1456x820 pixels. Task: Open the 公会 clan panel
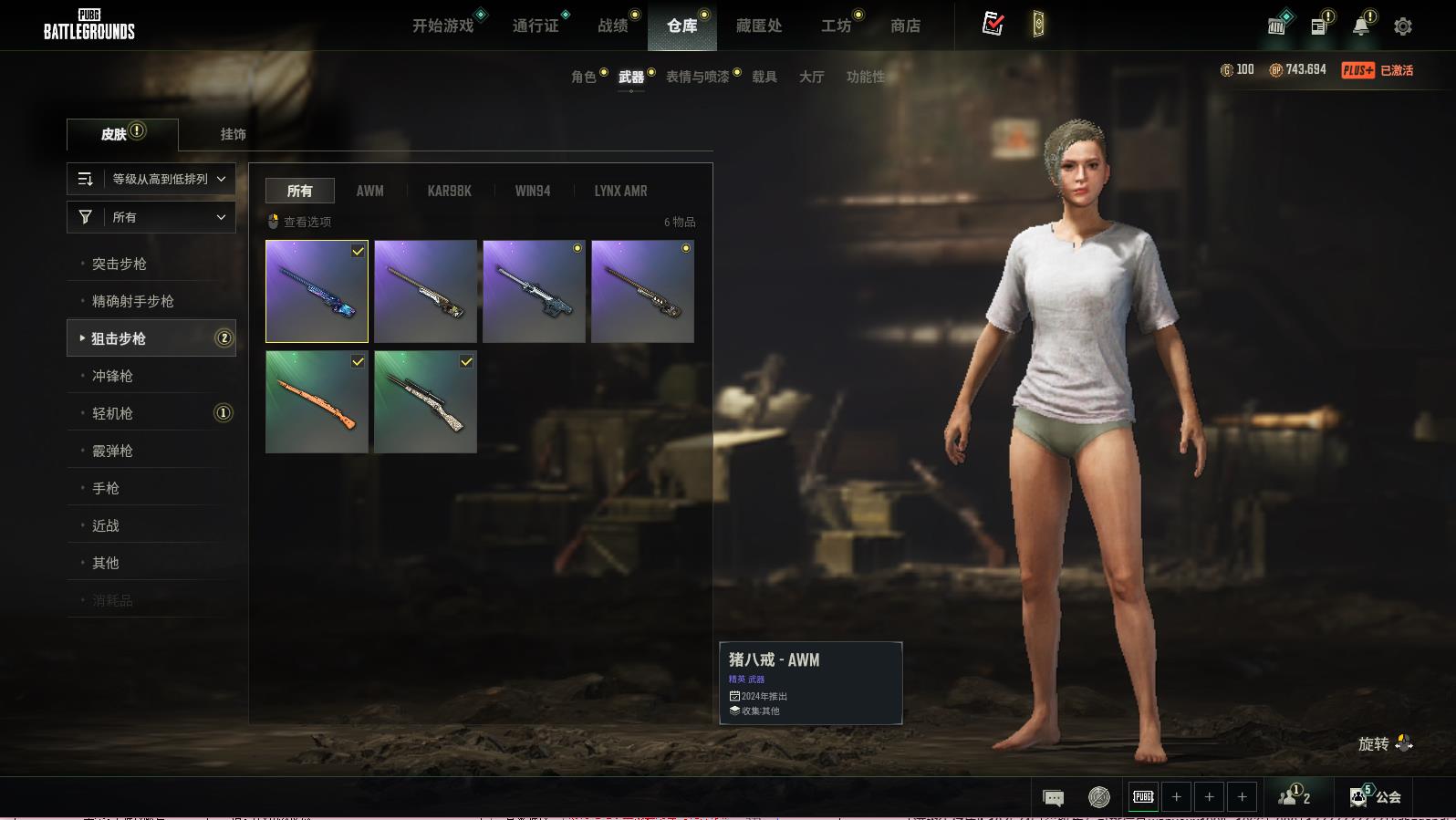click(x=1377, y=797)
